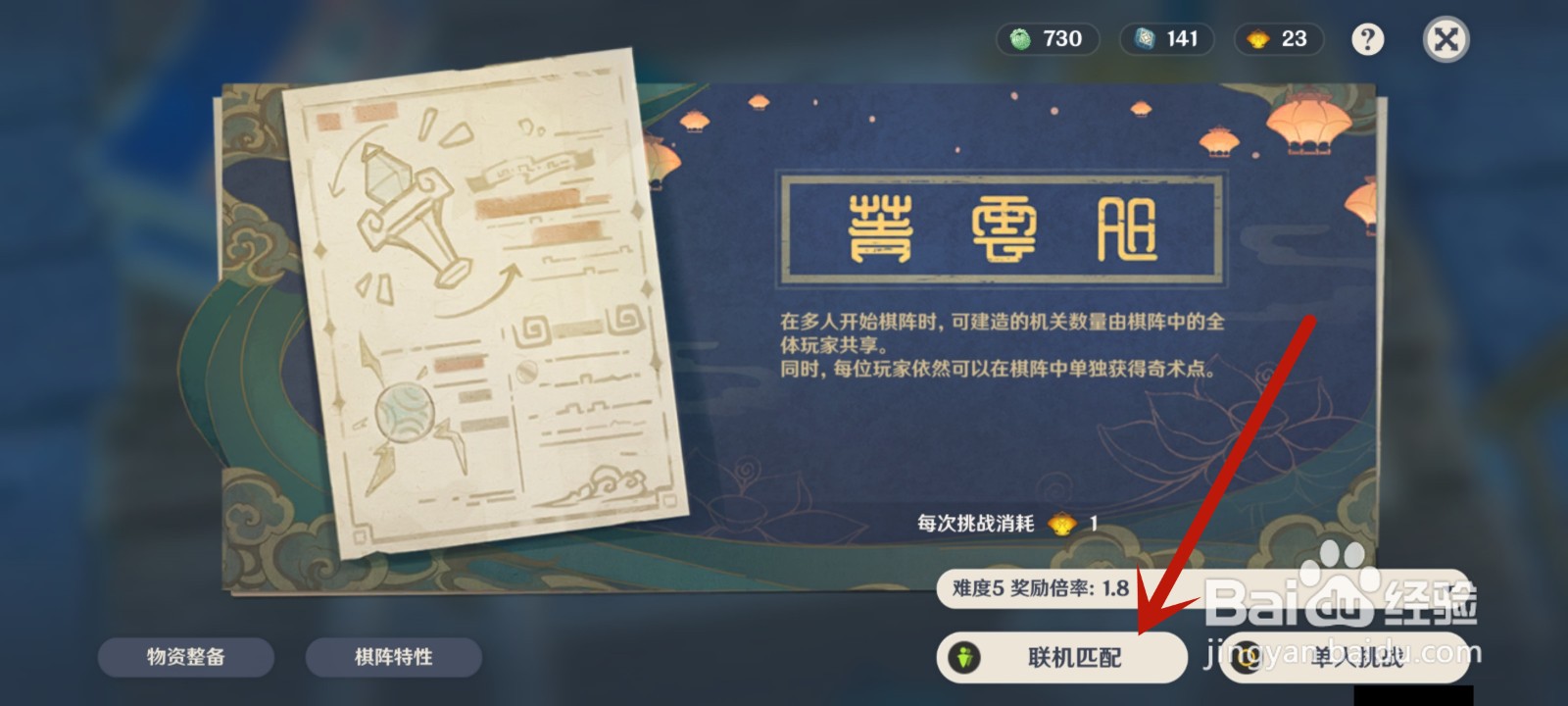Click the large lantern decoration at top right

tap(1311, 123)
